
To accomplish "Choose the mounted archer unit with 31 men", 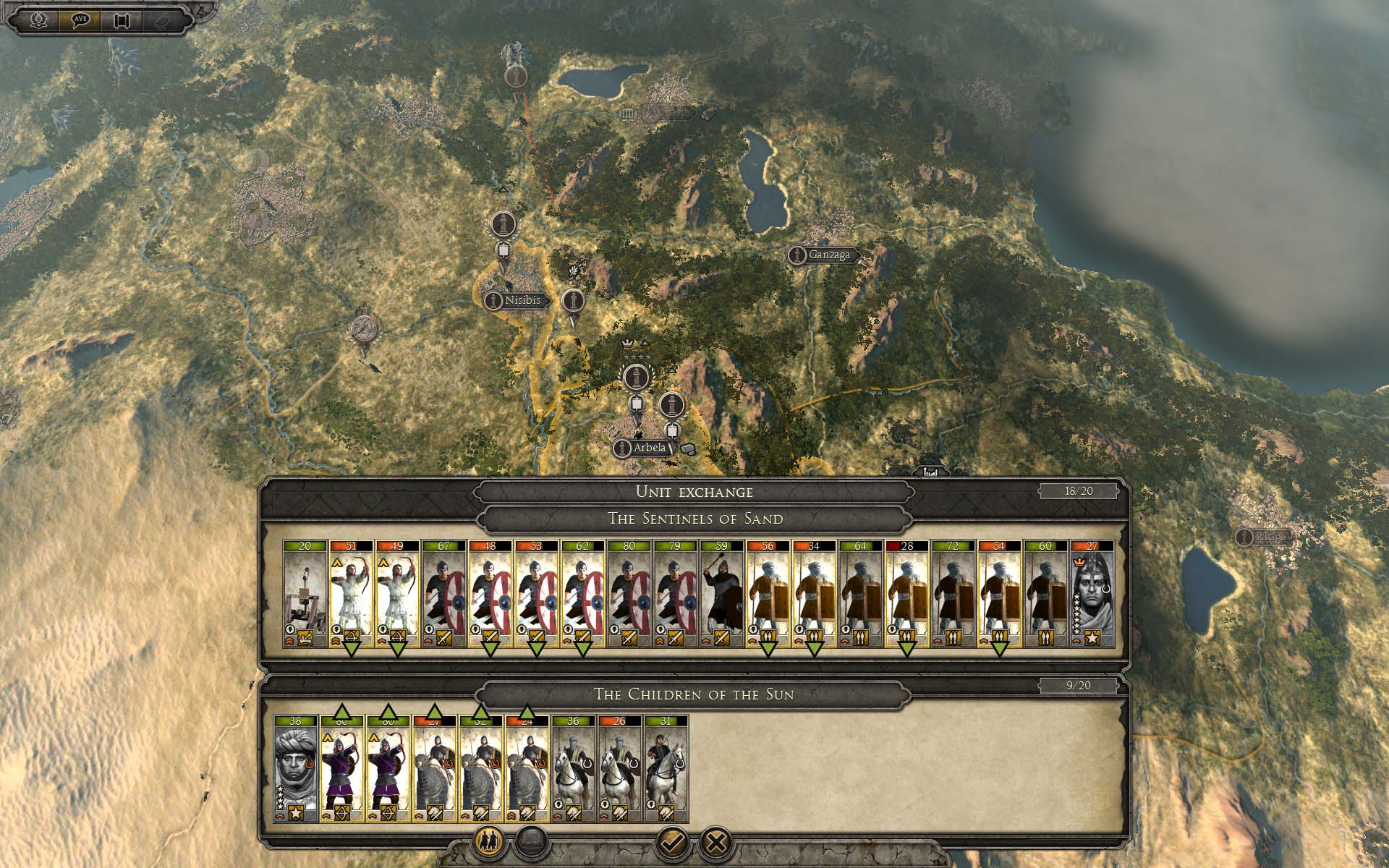I will pyautogui.click(x=666, y=770).
